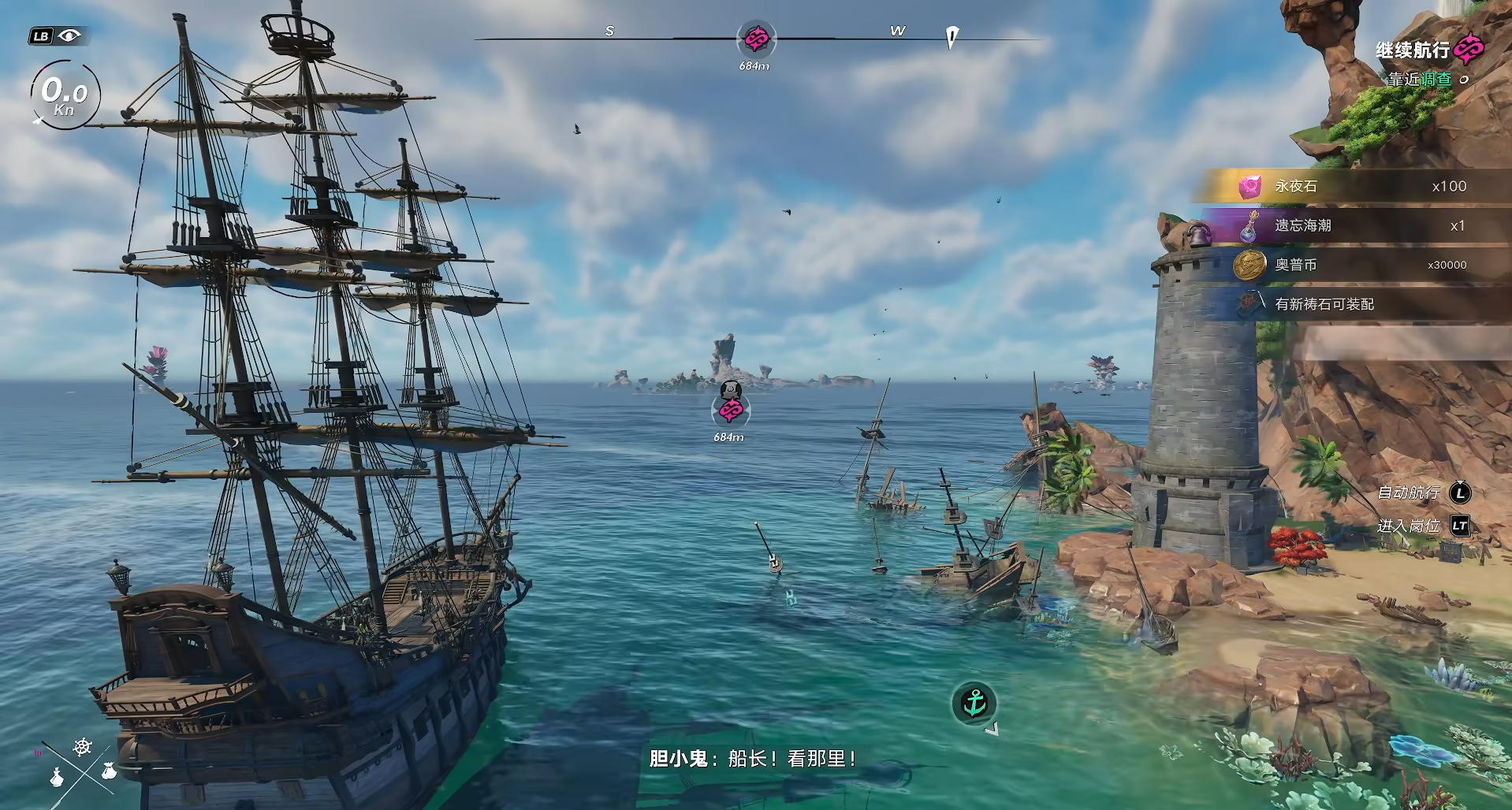
Task: Click the white pointer marker on the compass
Action: [952, 36]
